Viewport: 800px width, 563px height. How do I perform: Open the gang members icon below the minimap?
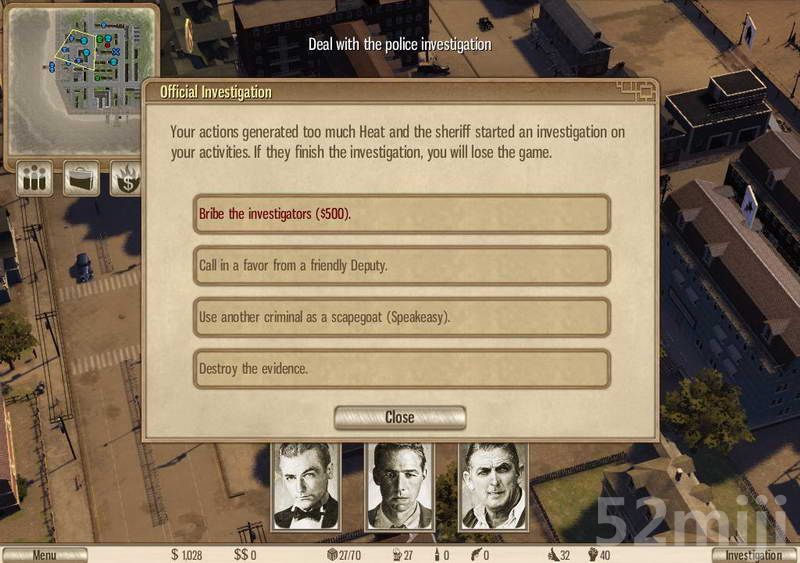point(34,179)
